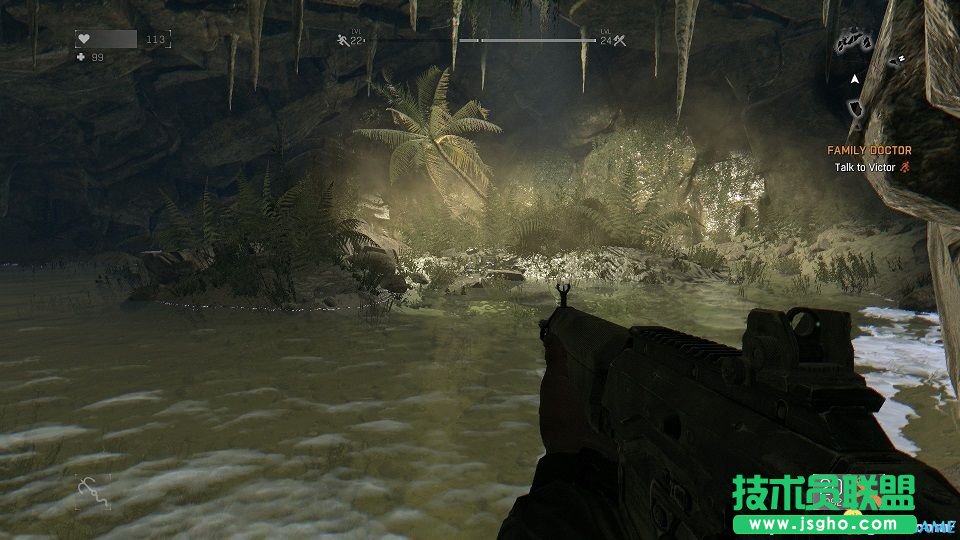
Task: Click the agility level running figure icon
Action: [x=341, y=41]
